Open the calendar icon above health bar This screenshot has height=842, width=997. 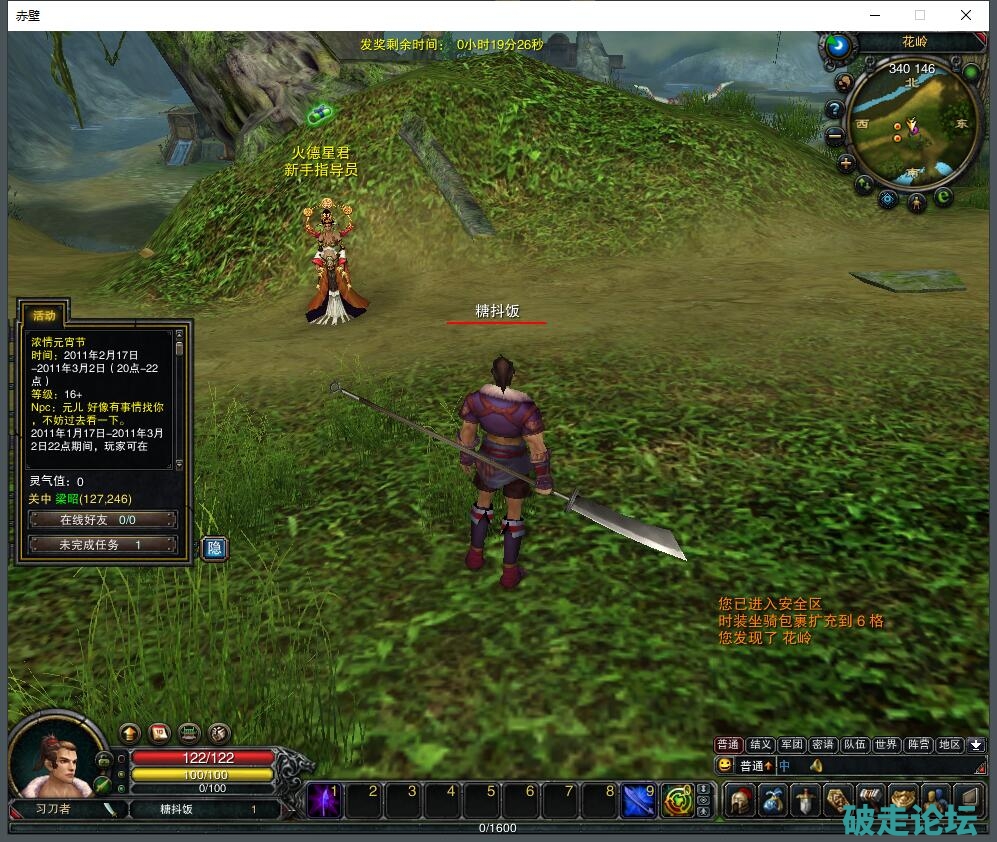(159, 733)
